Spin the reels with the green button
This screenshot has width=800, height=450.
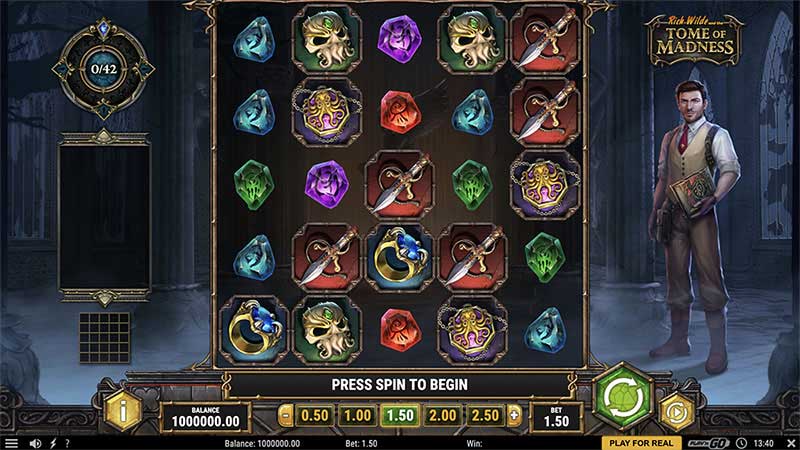622,399
